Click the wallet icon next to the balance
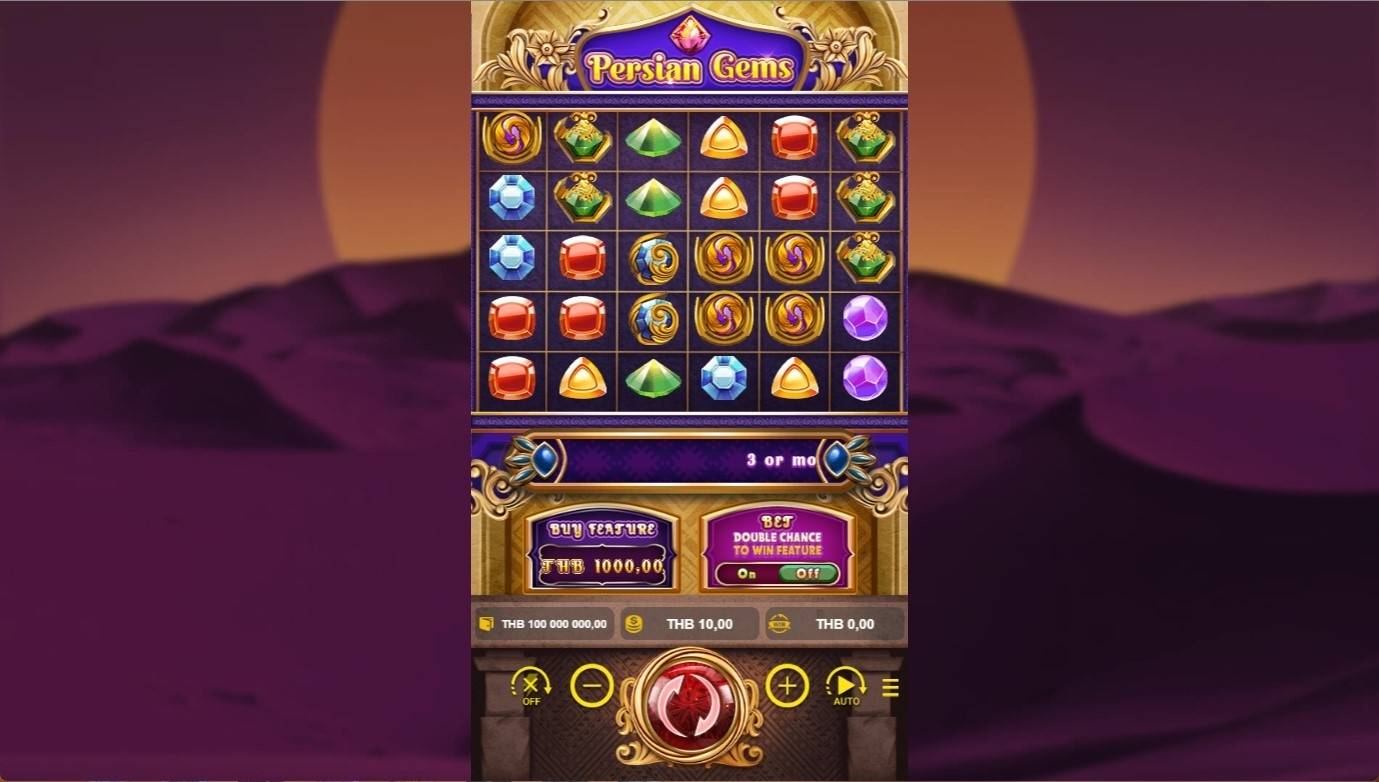Screen dimensions: 1379x782 [487, 623]
